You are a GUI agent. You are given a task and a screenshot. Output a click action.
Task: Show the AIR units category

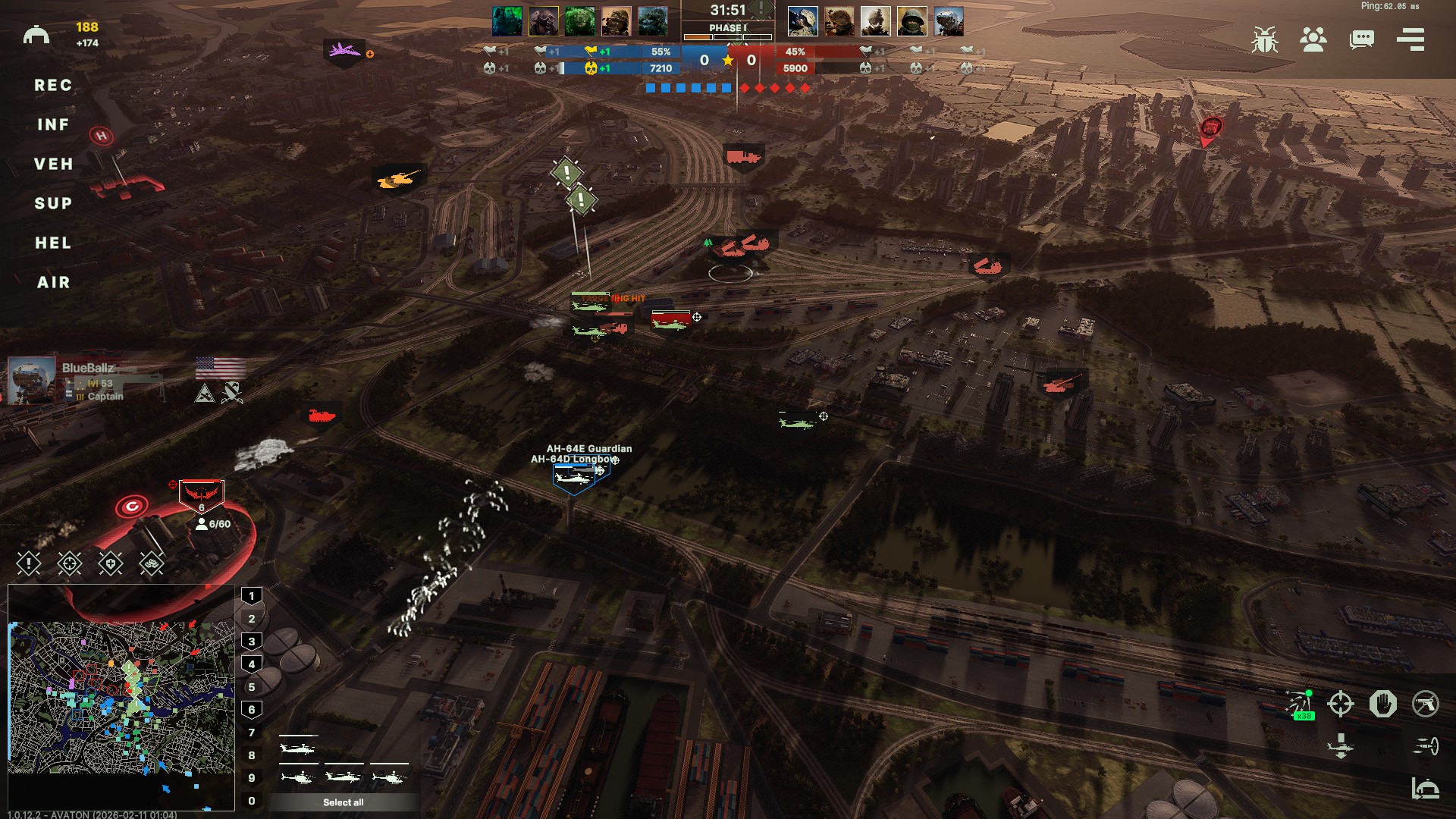[53, 283]
